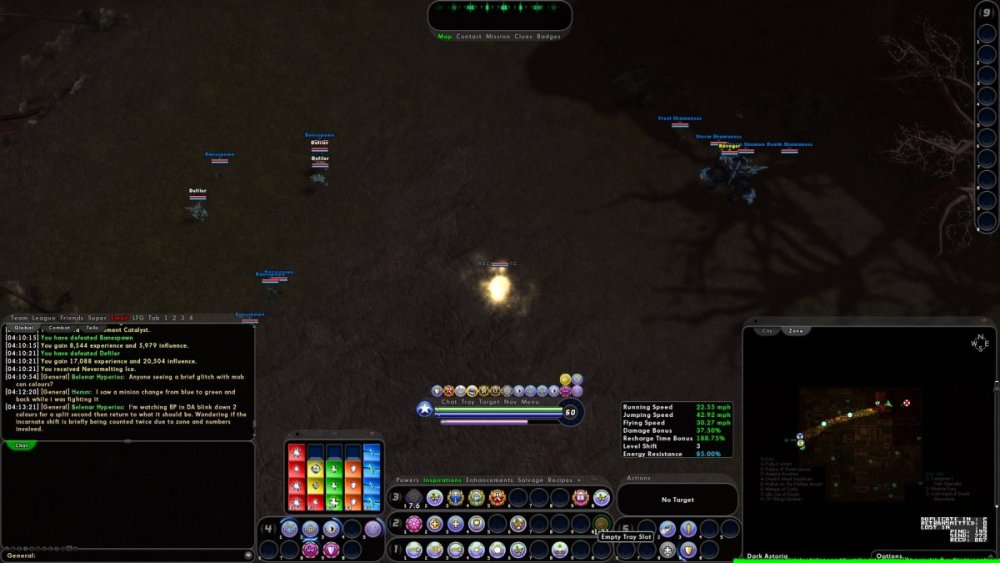Open the Friends list

pos(72,317)
